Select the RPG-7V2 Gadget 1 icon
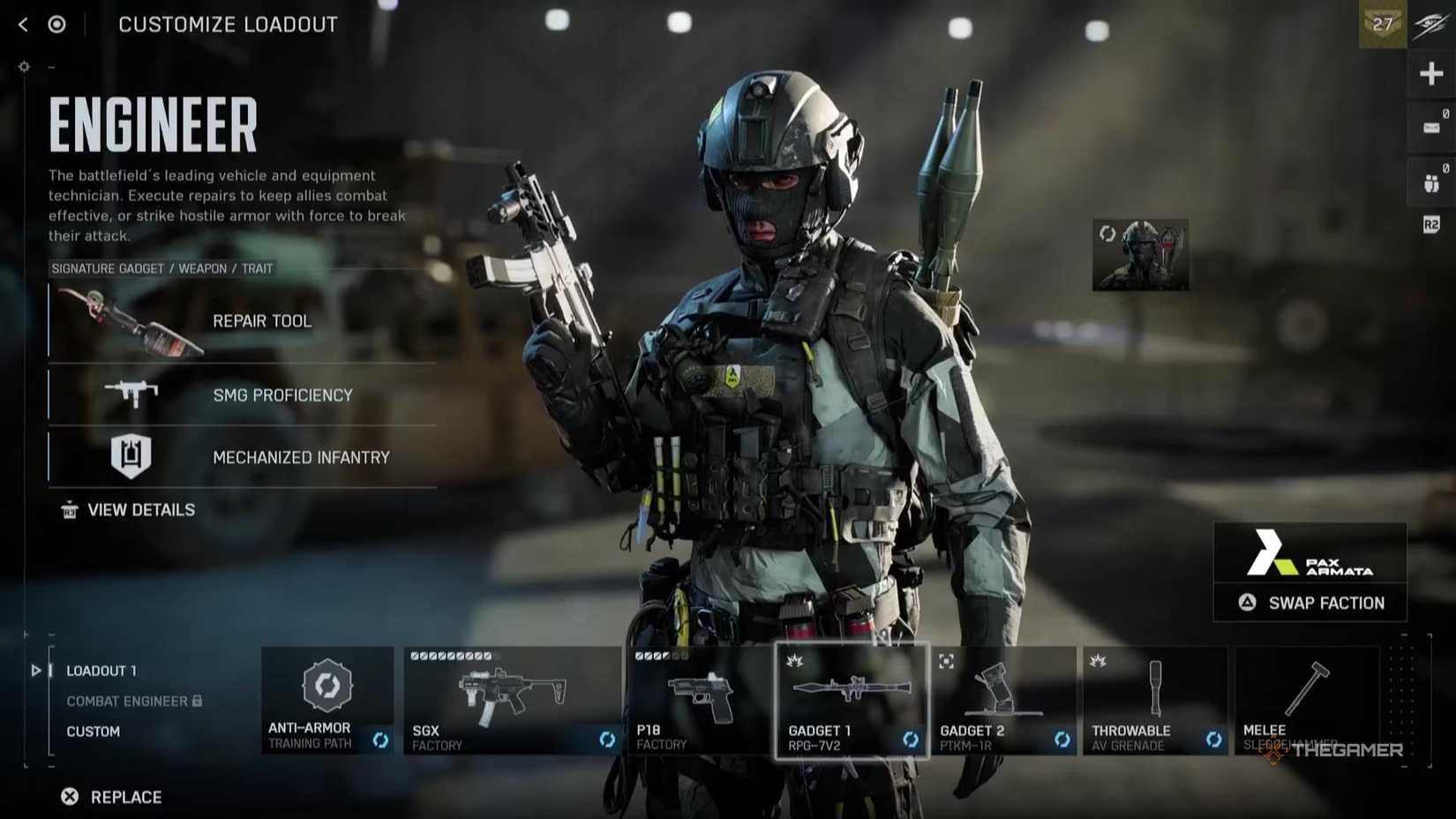 (852, 688)
